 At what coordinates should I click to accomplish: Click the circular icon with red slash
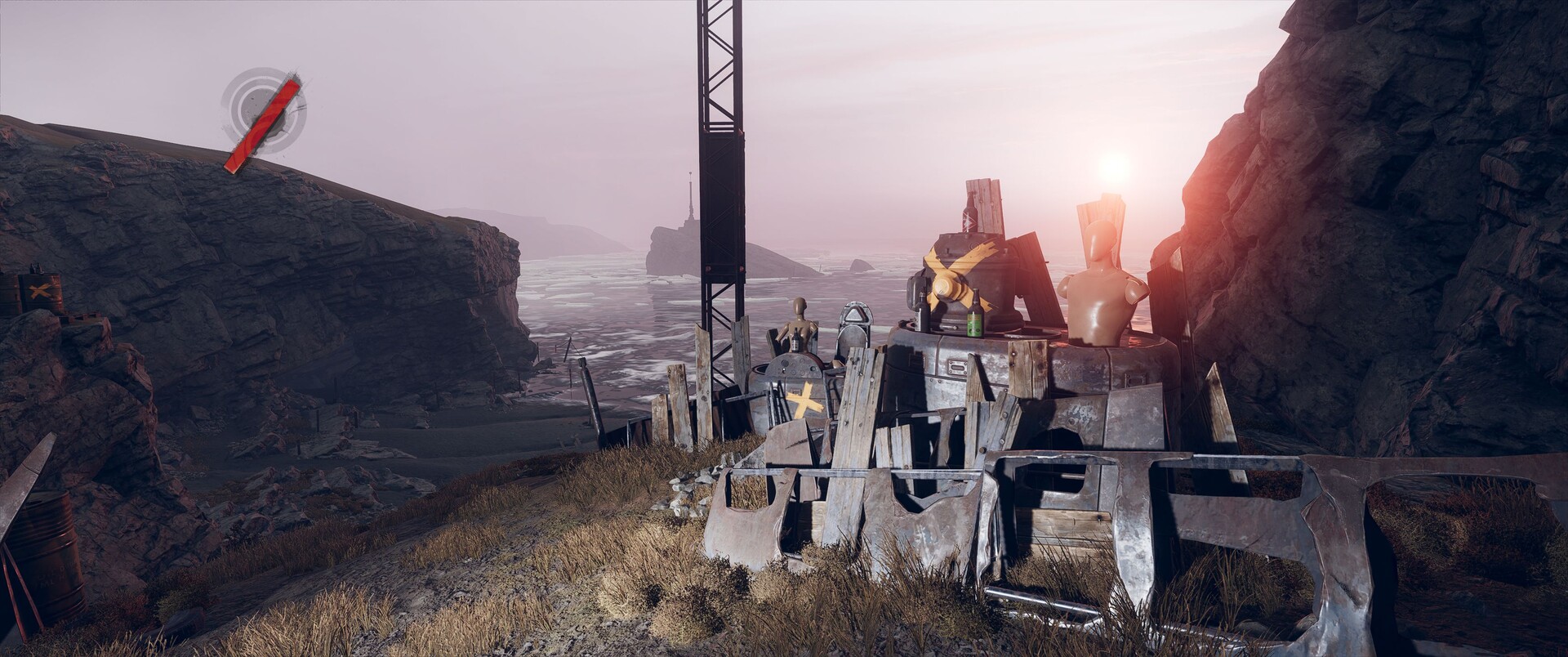pos(263,112)
